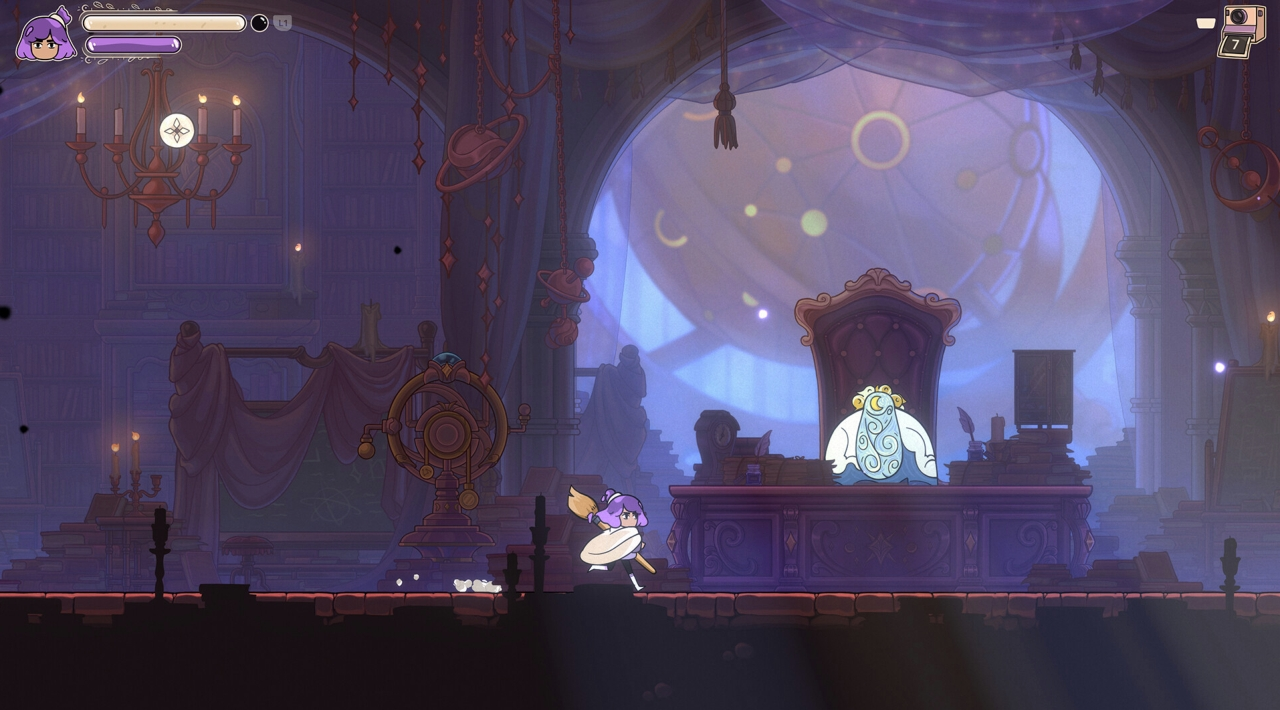Open the instant camera icon

tap(1241, 30)
